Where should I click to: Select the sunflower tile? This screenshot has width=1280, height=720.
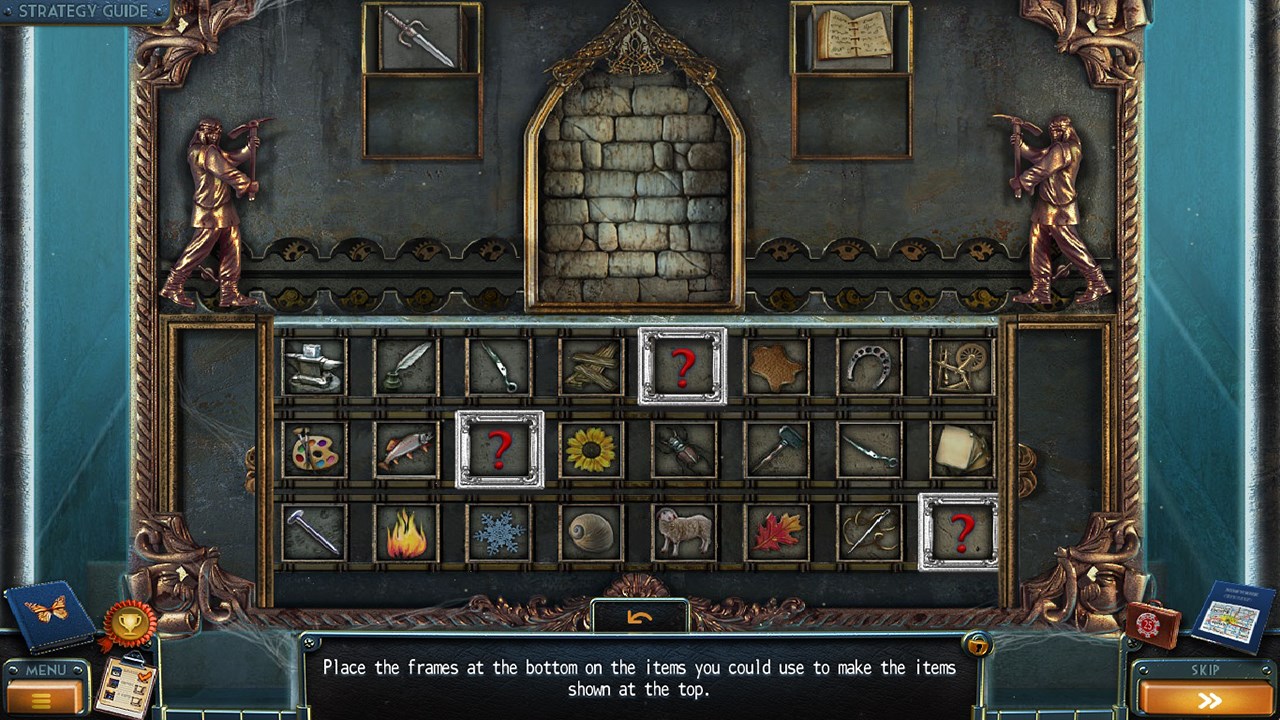[591, 450]
